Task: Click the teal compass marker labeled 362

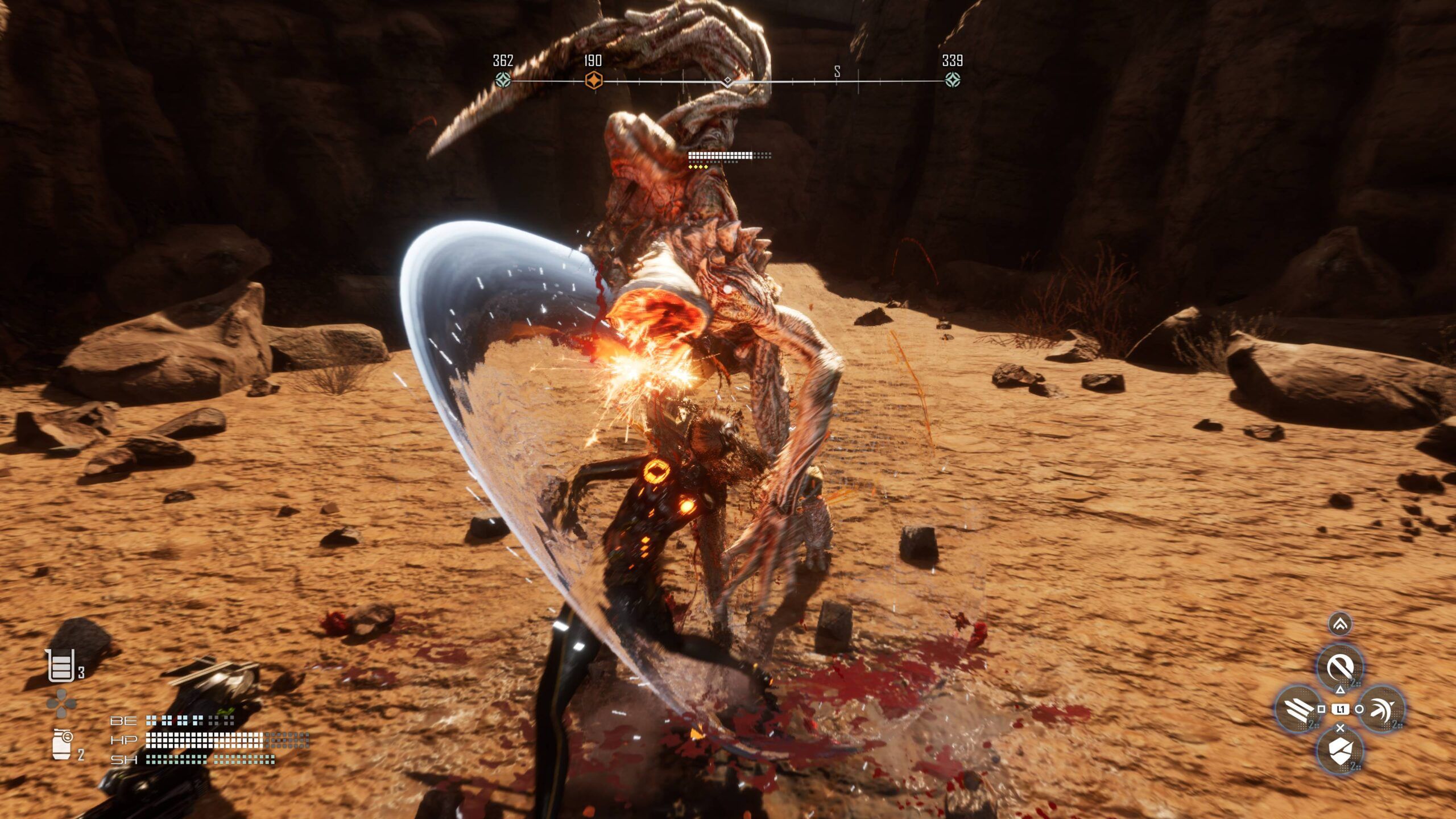Action: 503,80
